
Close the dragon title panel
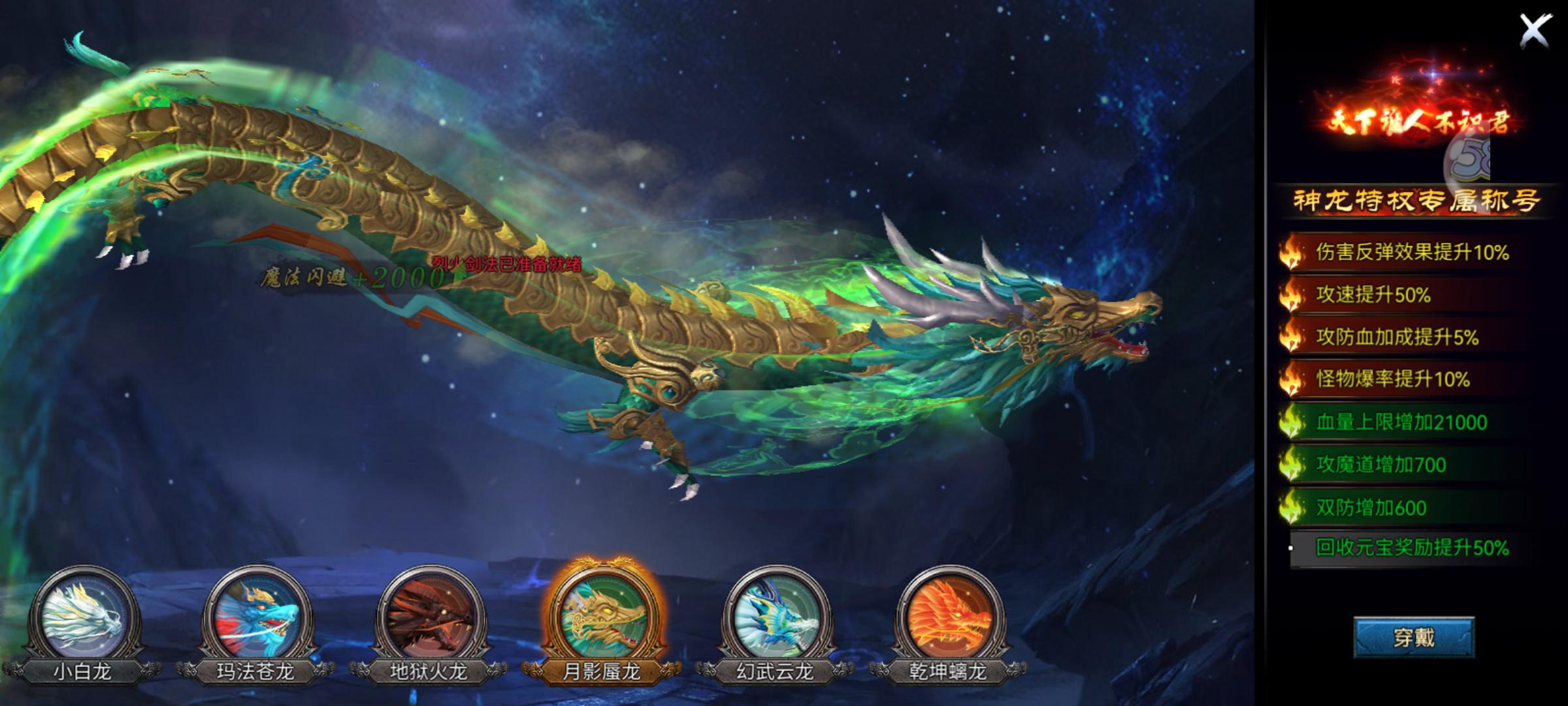[x=1535, y=31]
